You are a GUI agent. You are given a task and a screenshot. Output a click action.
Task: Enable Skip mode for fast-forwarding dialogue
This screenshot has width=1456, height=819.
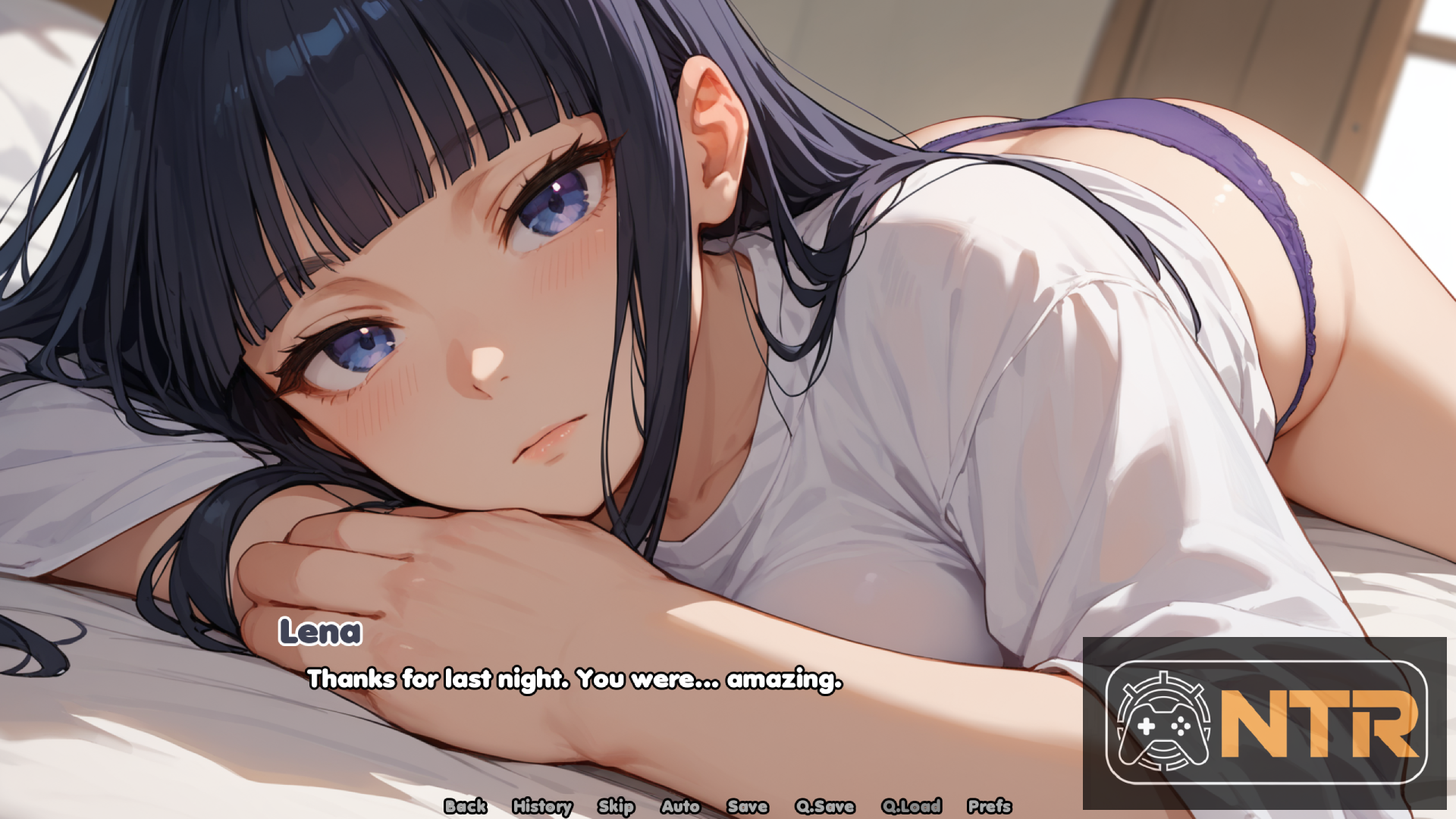coord(617,807)
